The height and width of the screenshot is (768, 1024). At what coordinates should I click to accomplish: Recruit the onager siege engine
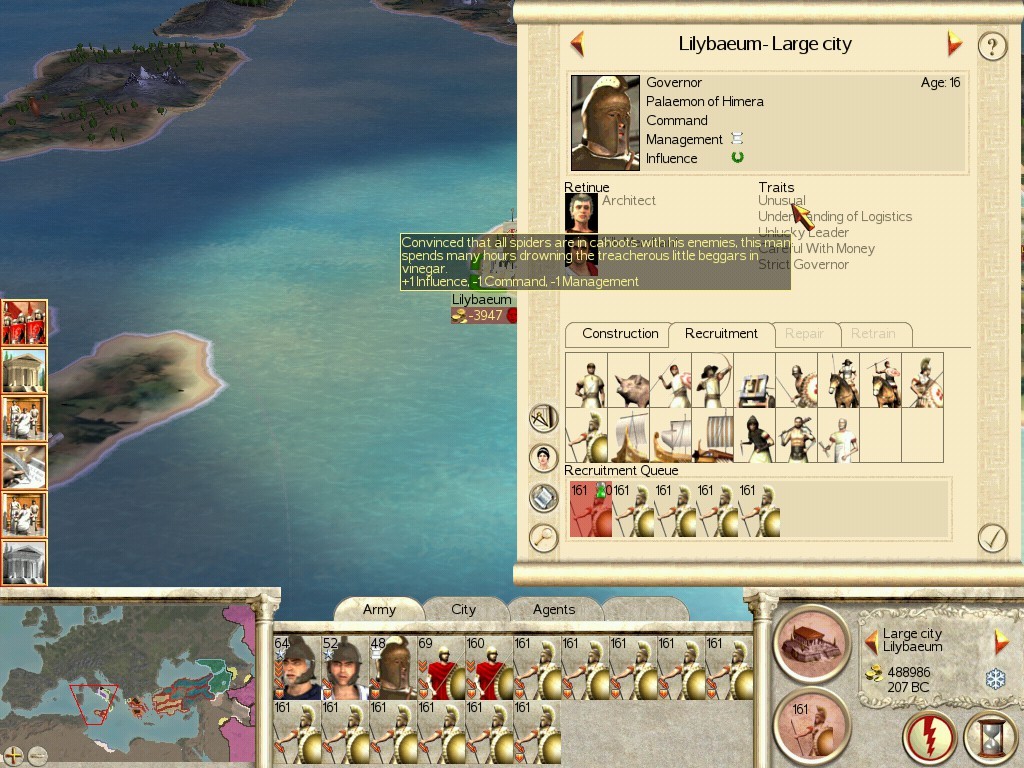(x=755, y=380)
